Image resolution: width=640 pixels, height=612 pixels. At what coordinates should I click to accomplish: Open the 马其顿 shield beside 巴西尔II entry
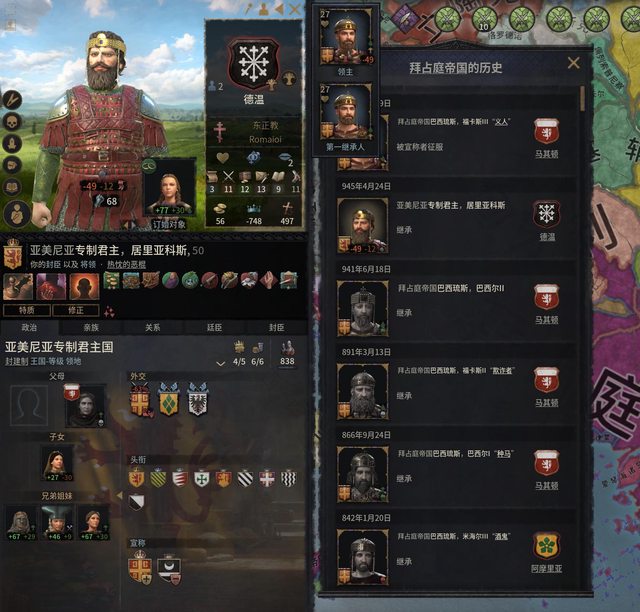(546, 299)
